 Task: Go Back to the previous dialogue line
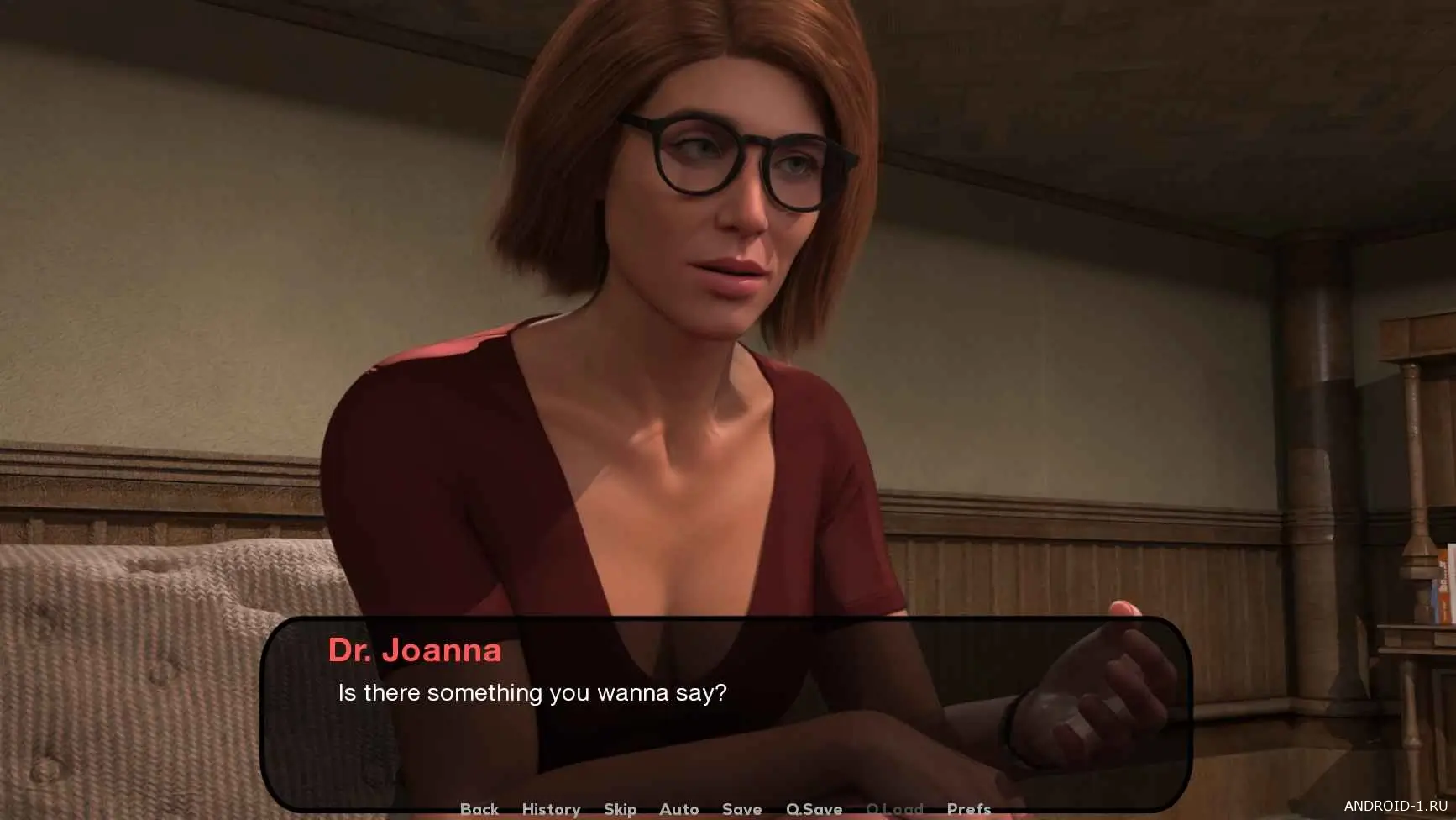tap(479, 809)
